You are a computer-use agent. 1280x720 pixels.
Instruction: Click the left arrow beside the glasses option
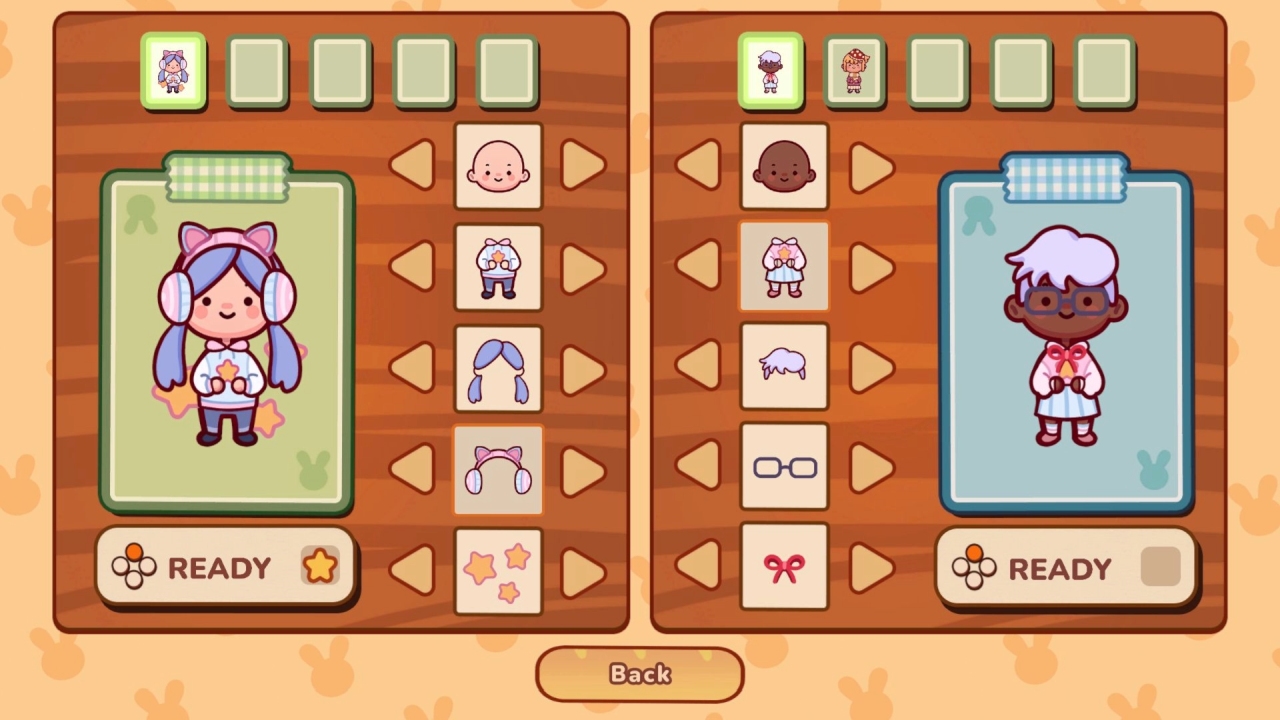coord(702,467)
